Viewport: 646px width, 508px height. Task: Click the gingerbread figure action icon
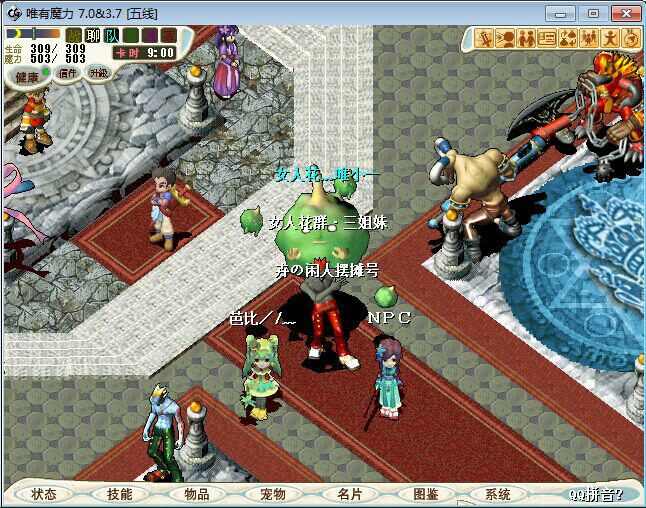point(611,39)
